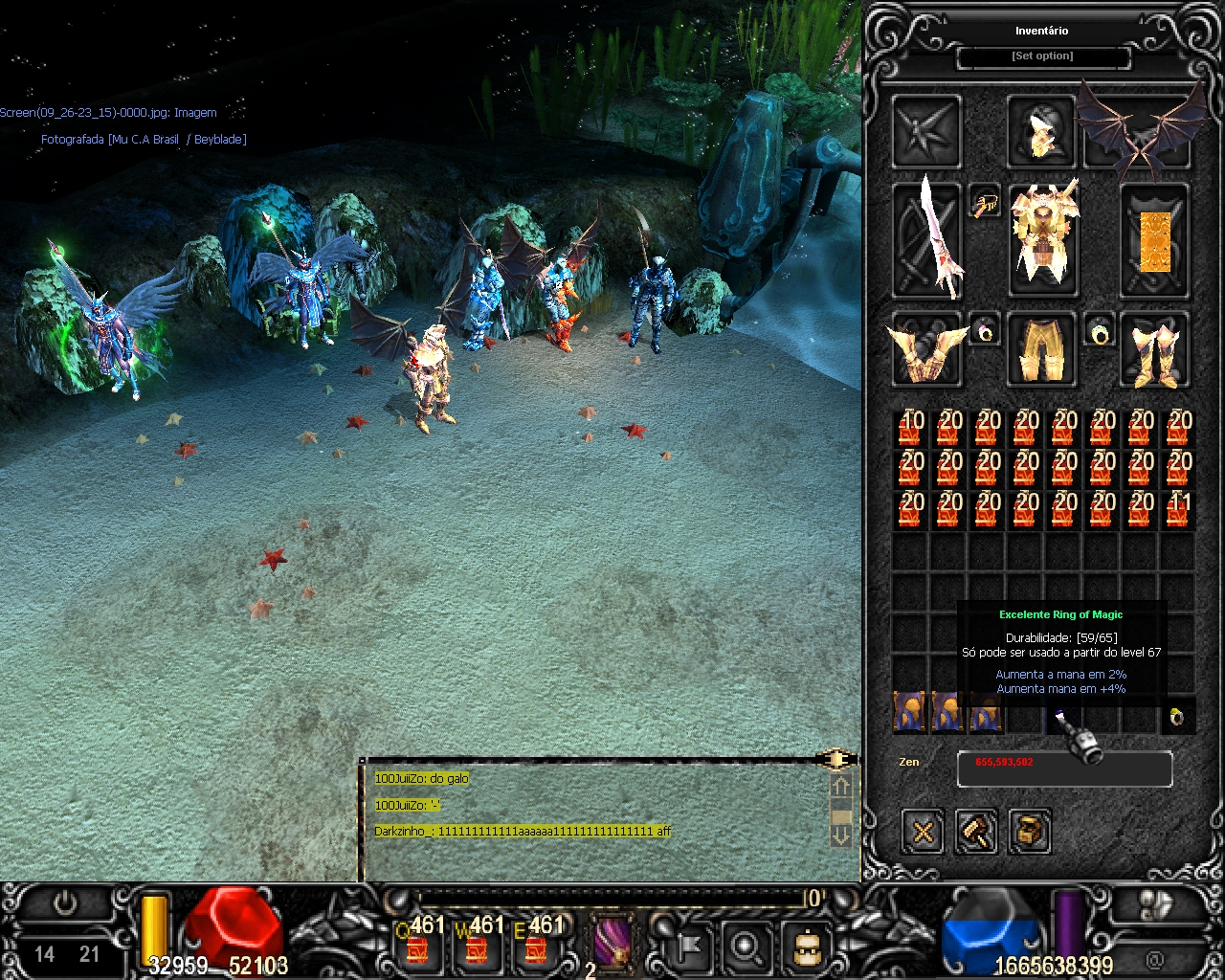Select the equipped golden helm slot
This screenshot has width=1225, height=980.
(x=1041, y=131)
